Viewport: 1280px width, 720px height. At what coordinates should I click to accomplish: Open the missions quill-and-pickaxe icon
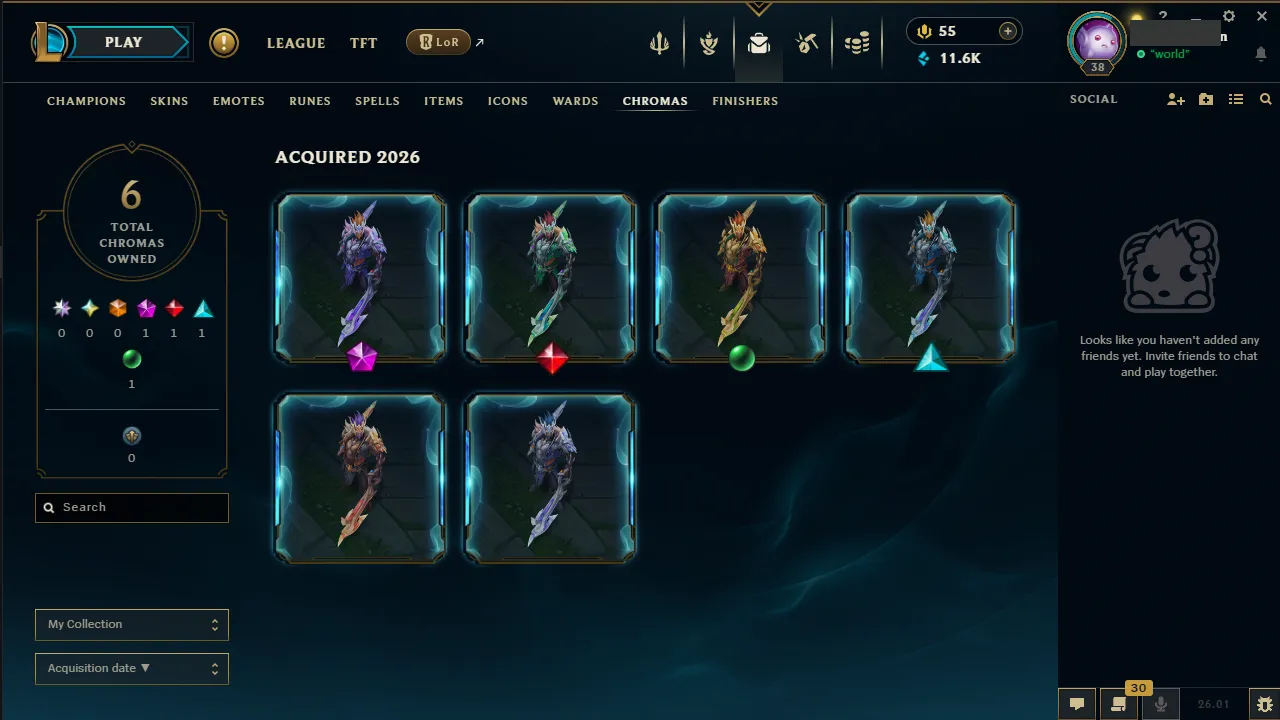pyautogui.click(x=807, y=42)
